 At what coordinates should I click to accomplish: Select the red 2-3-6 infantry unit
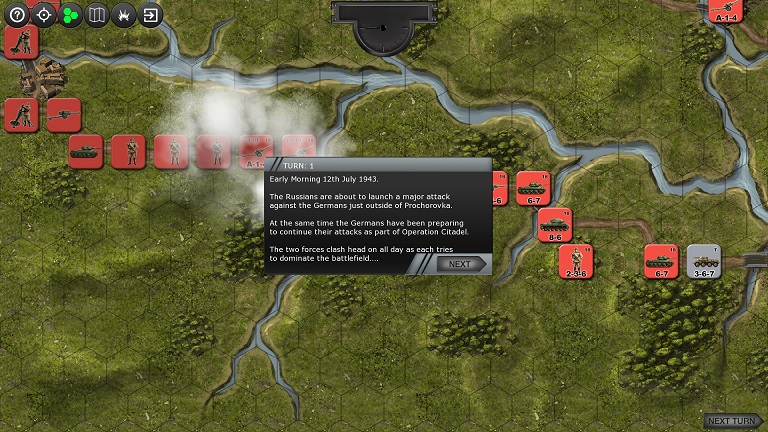click(x=576, y=261)
